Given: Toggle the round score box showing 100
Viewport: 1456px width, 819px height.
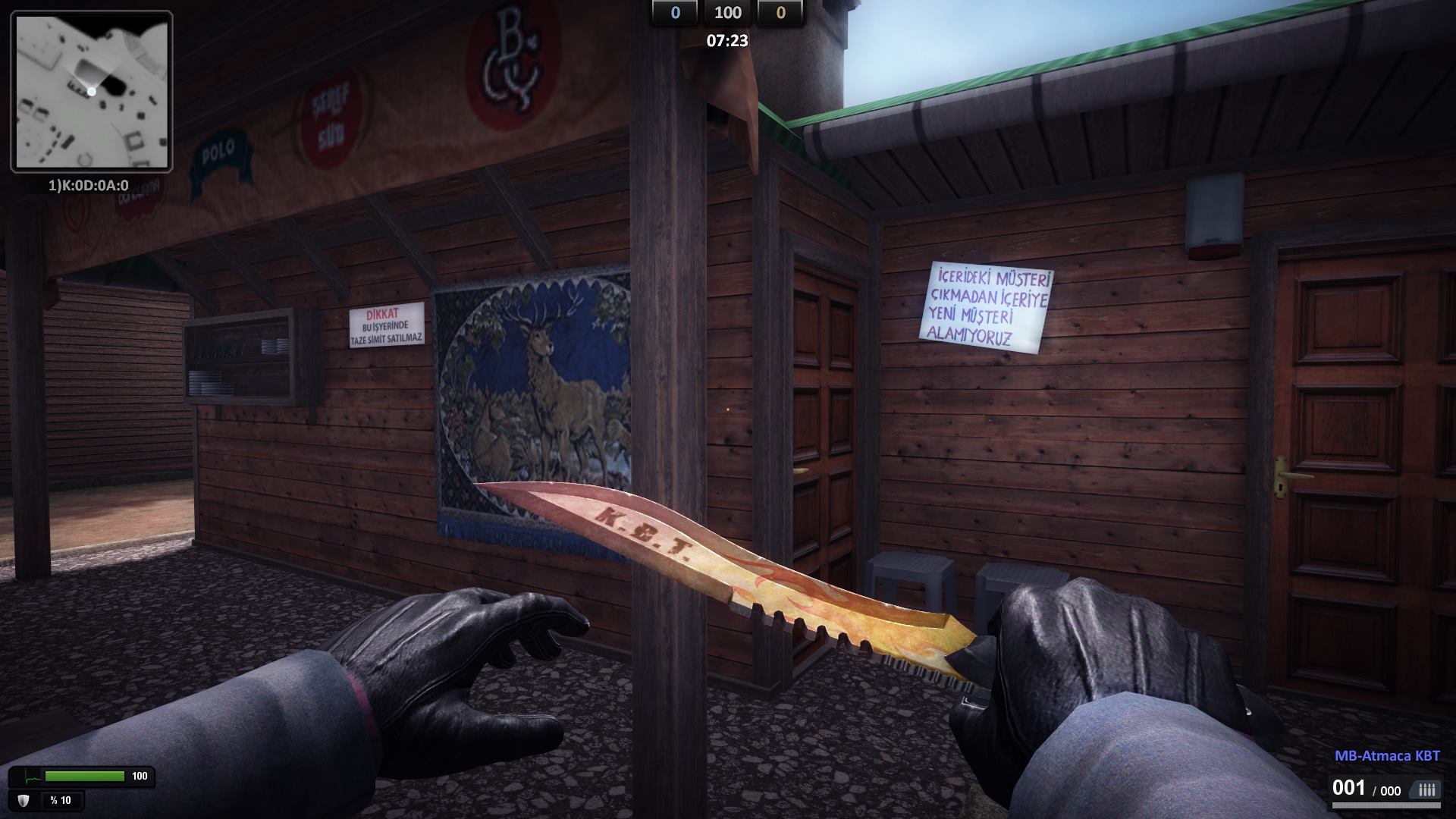Looking at the screenshot, I should [728, 13].
